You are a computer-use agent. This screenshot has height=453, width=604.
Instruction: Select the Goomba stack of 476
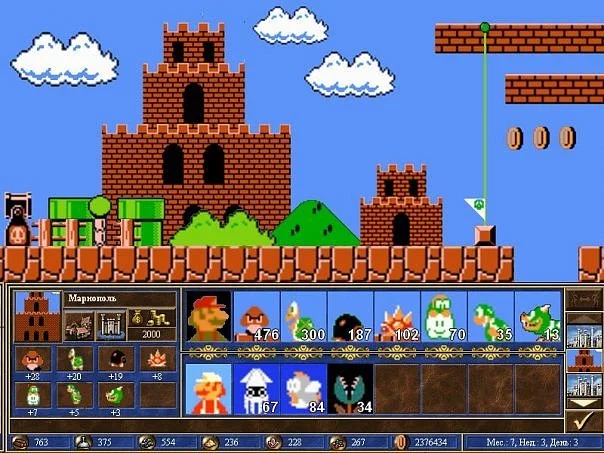pos(255,316)
